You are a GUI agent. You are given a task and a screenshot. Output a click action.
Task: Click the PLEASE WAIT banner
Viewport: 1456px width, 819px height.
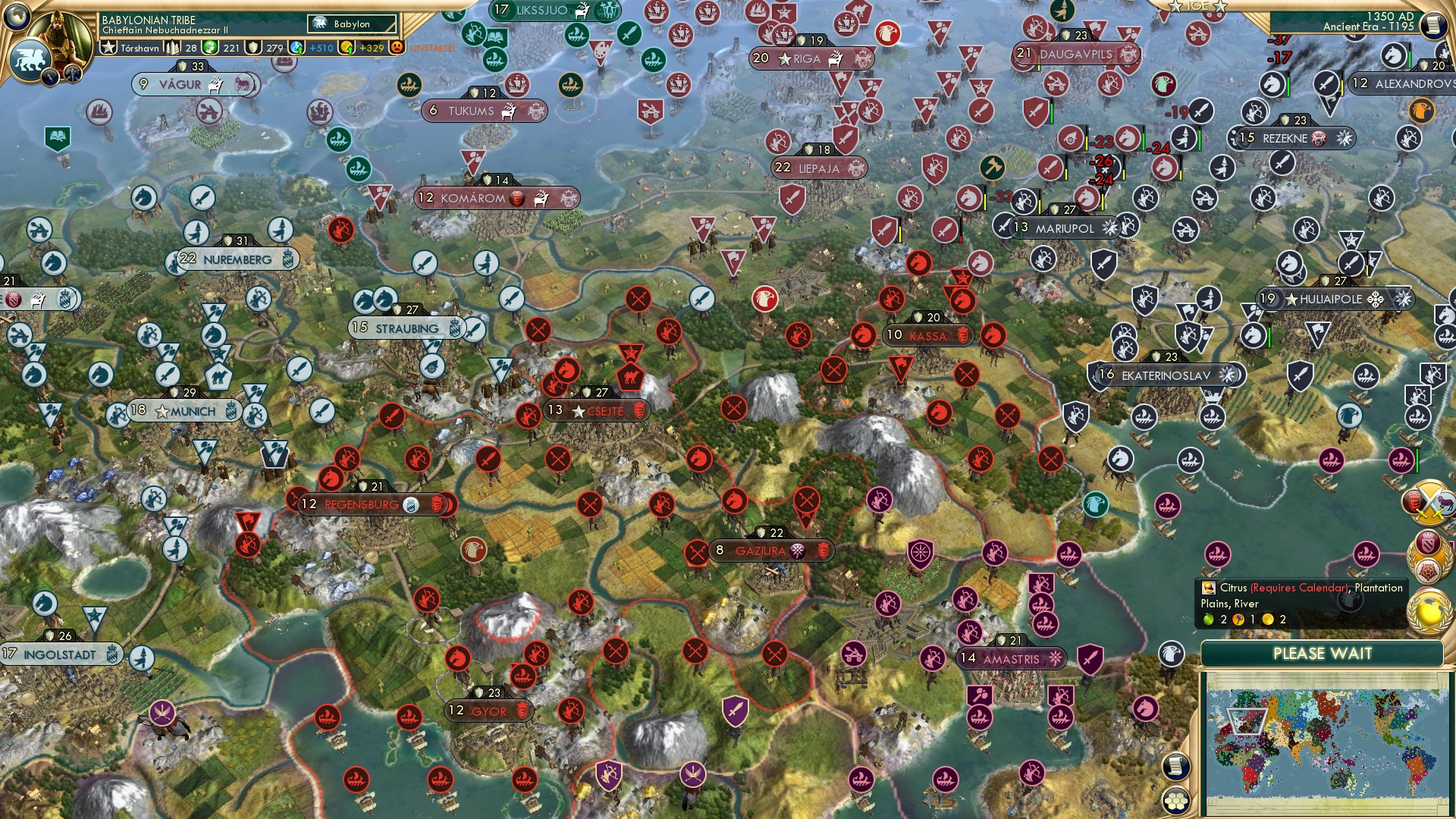pyautogui.click(x=1323, y=653)
